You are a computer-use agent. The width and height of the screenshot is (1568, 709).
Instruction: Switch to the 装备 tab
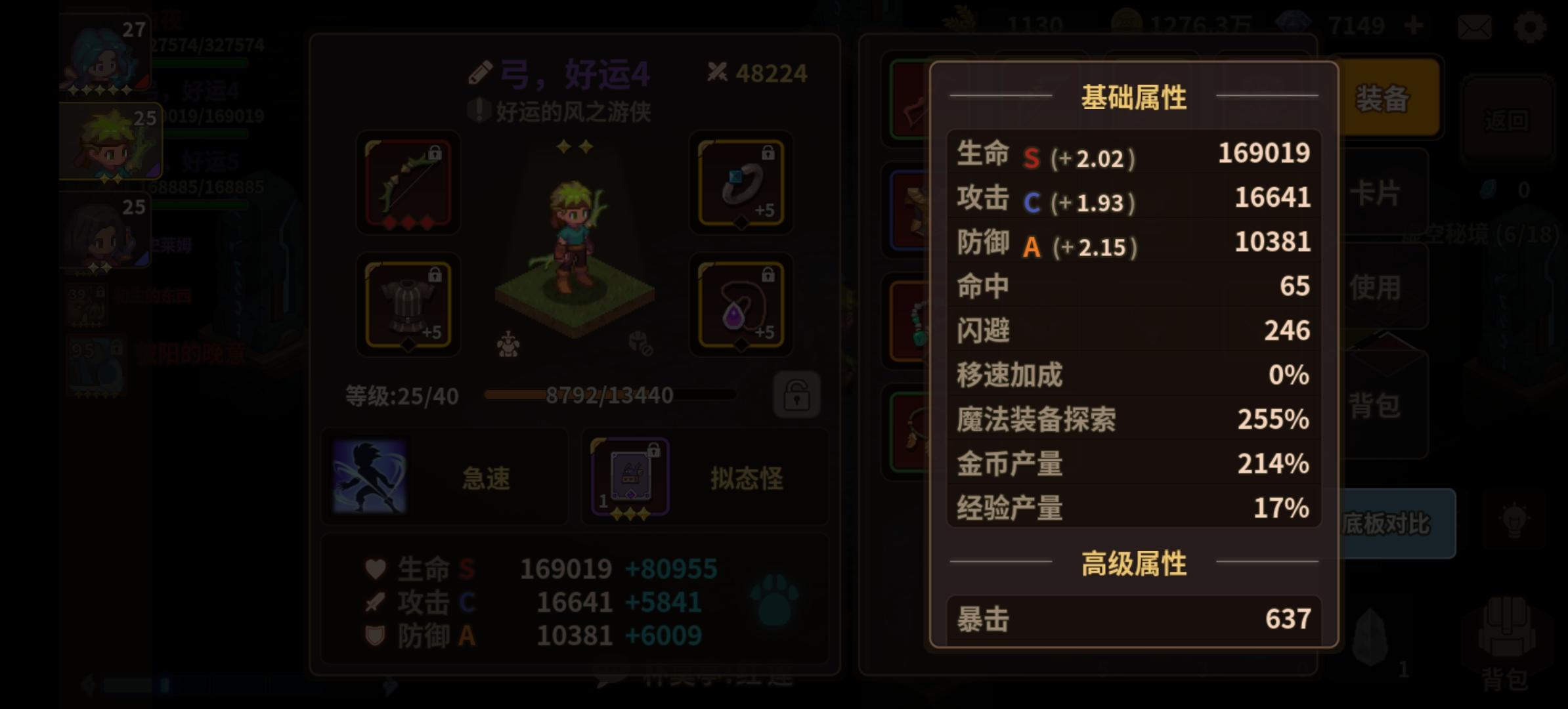[x=1382, y=98]
